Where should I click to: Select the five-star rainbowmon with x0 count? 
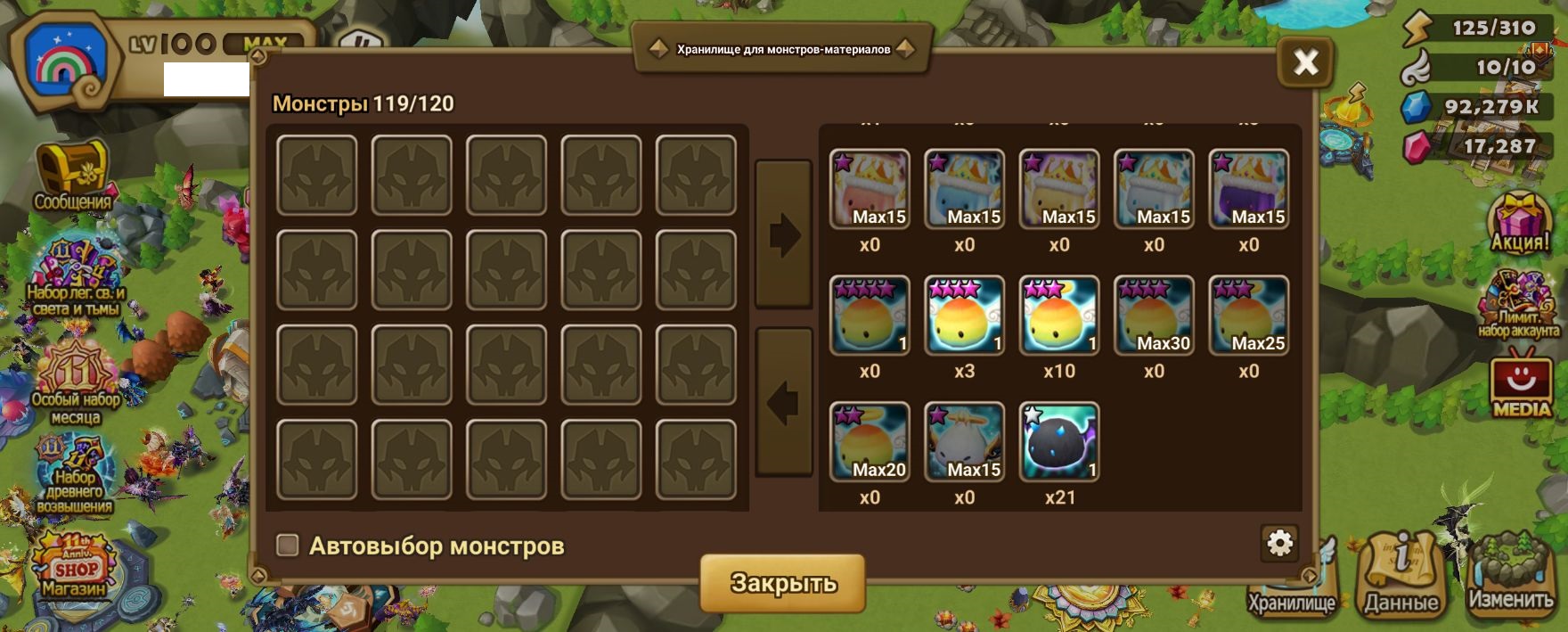click(870, 316)
